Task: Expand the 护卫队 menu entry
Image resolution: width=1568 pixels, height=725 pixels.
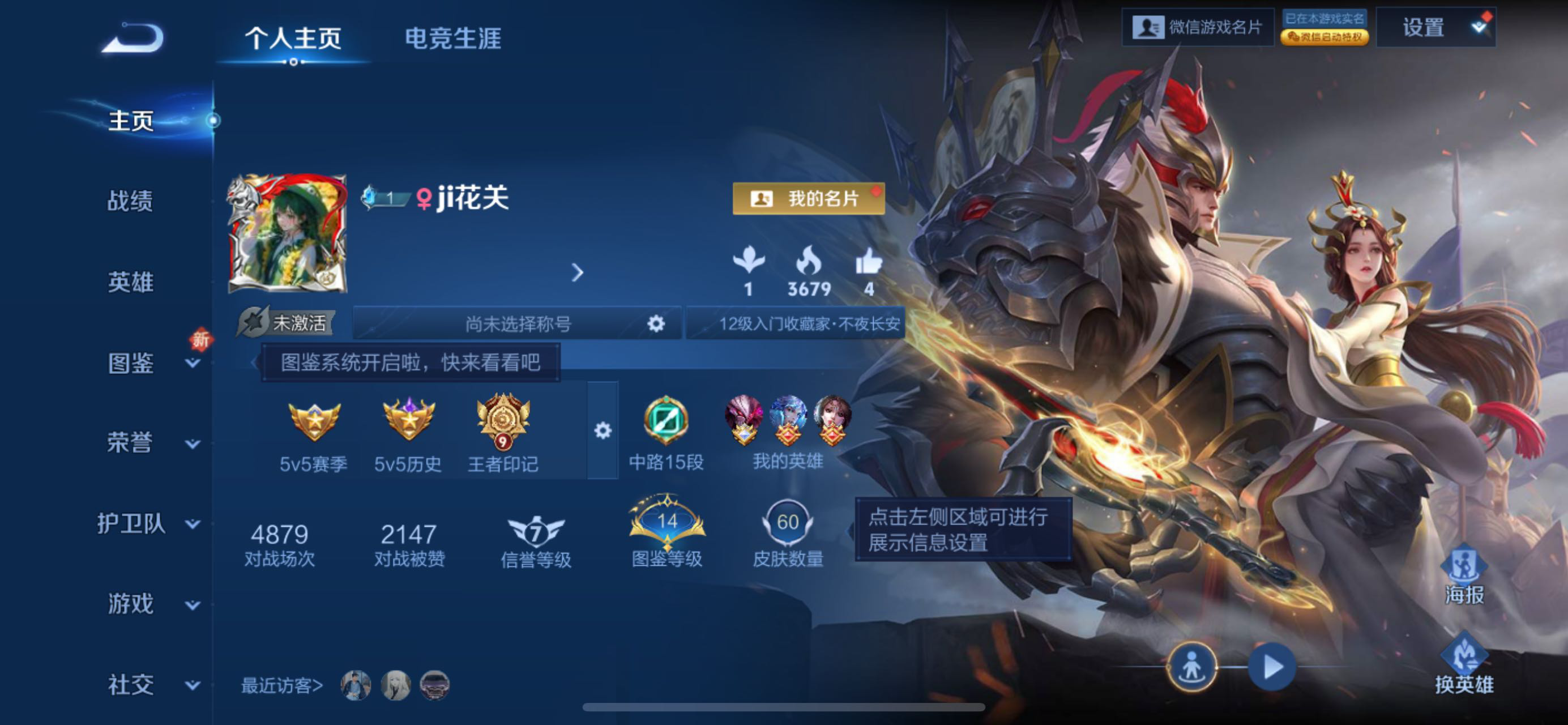Action: pyautogui.click(x=146, y=523)
